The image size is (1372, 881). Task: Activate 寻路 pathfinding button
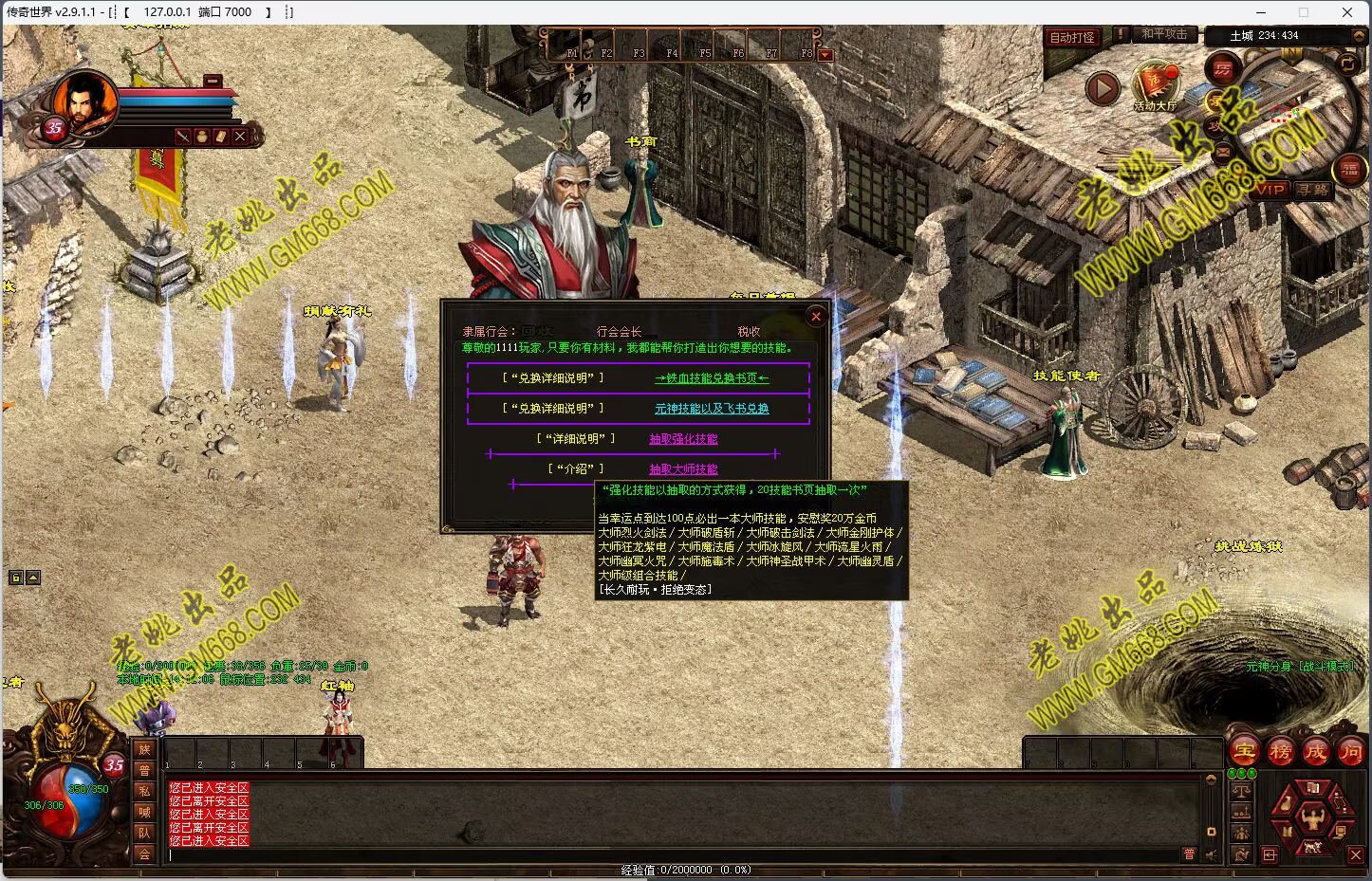(1314, 190)
